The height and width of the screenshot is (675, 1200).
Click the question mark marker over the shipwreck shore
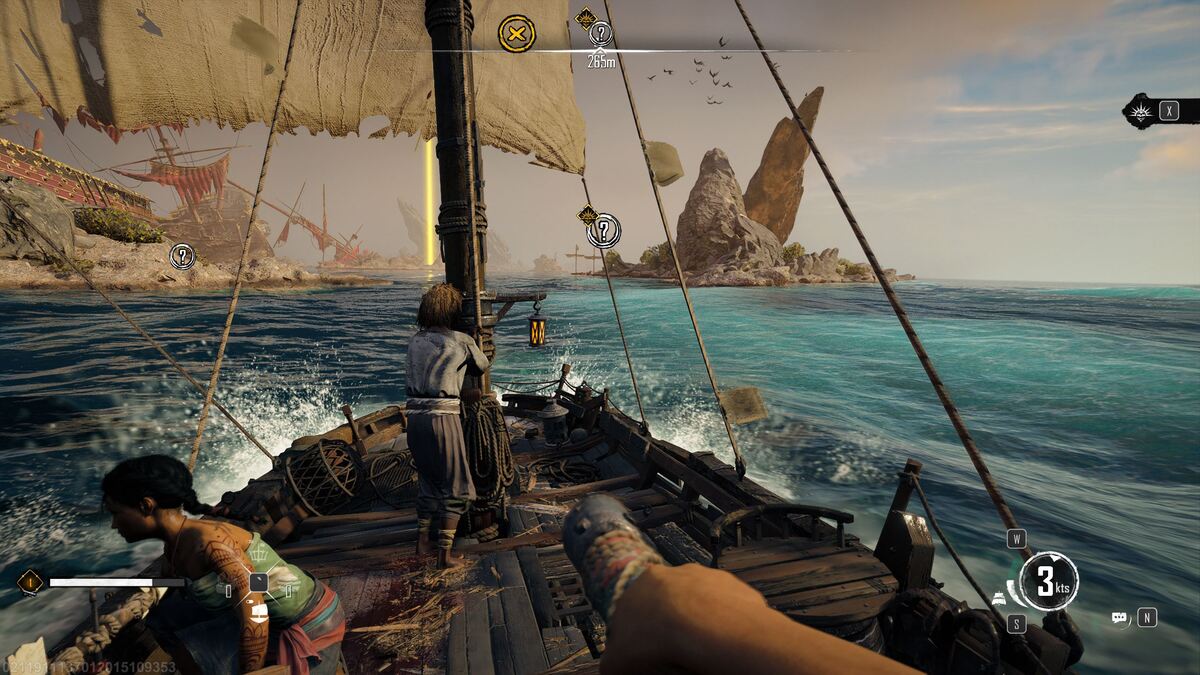click(x=181, y=256)
